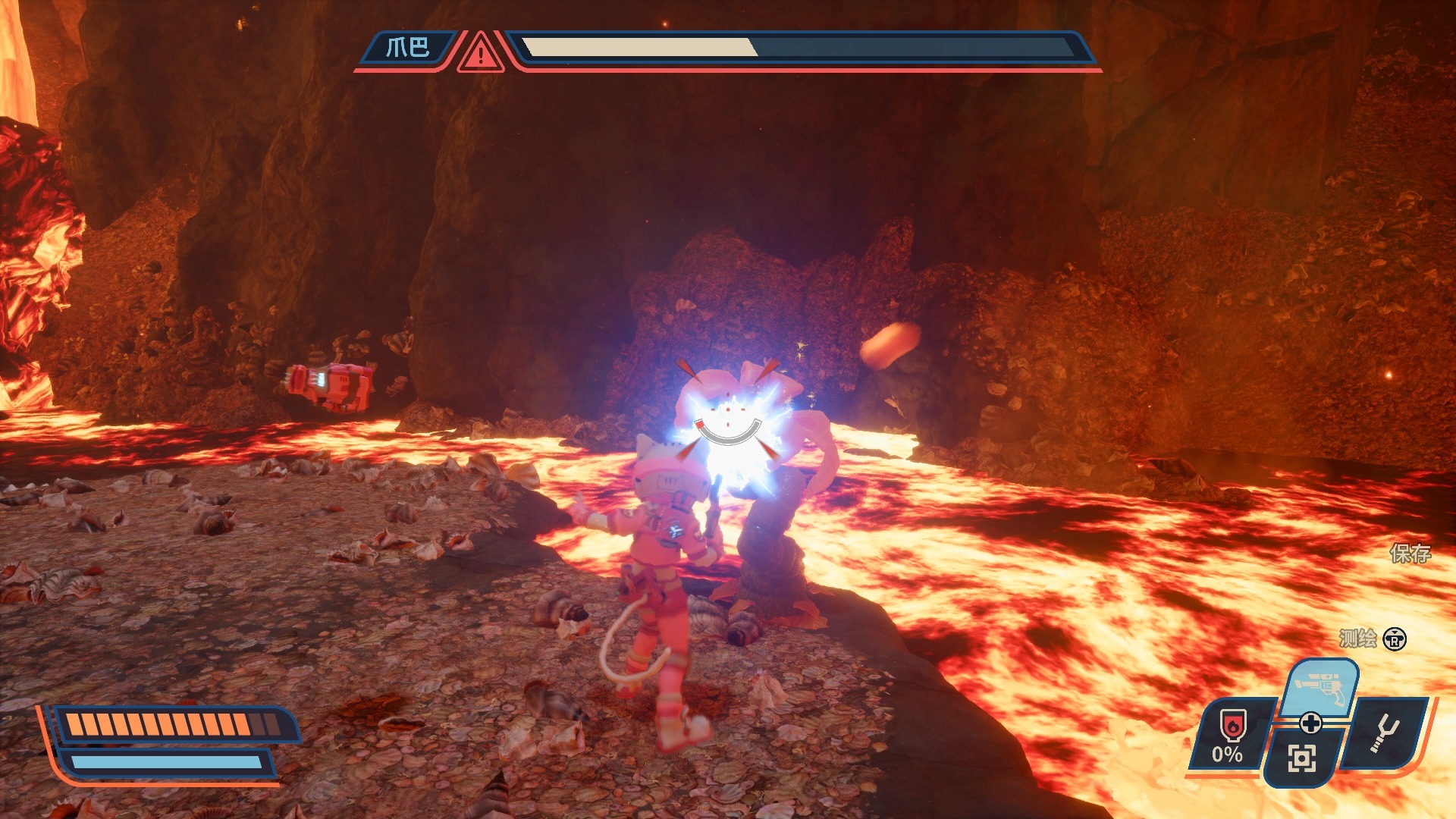Click the red warning triangle on the boss bar
The width and height of the screenshot is (1456, 819).
click(x=480, y=53)
